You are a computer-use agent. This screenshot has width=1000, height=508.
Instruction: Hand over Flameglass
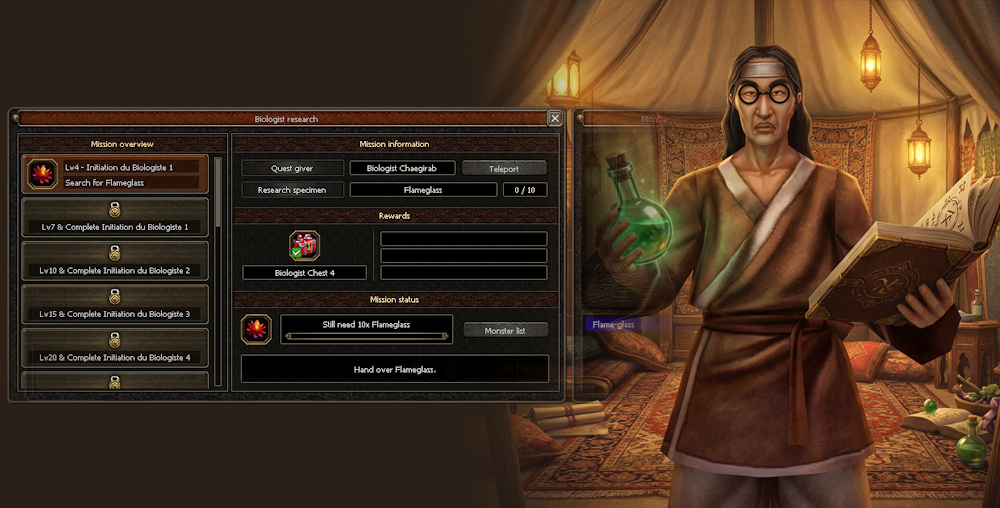[395, 369]
